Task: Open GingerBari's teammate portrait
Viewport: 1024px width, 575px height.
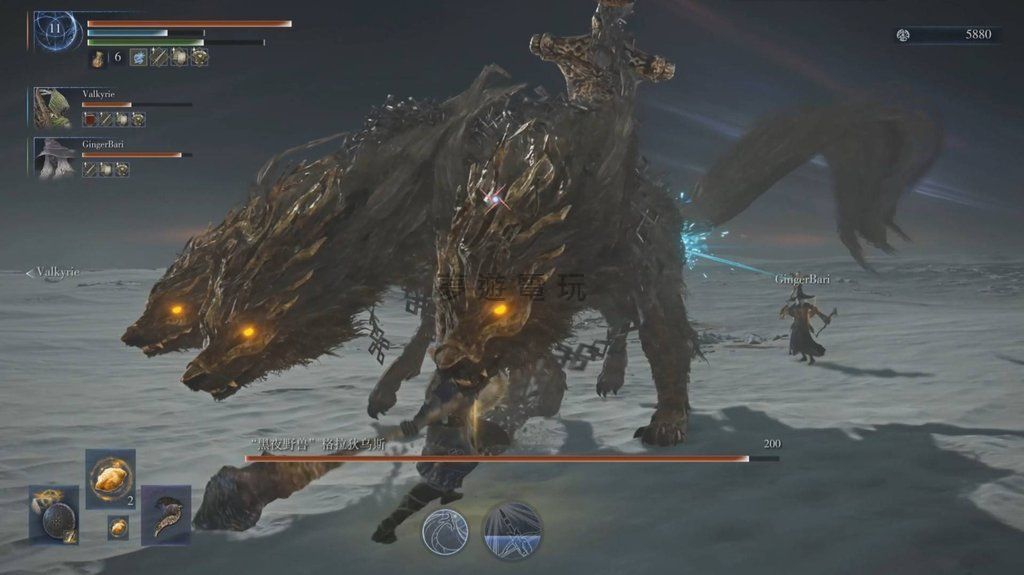Action: pos(52,158)
